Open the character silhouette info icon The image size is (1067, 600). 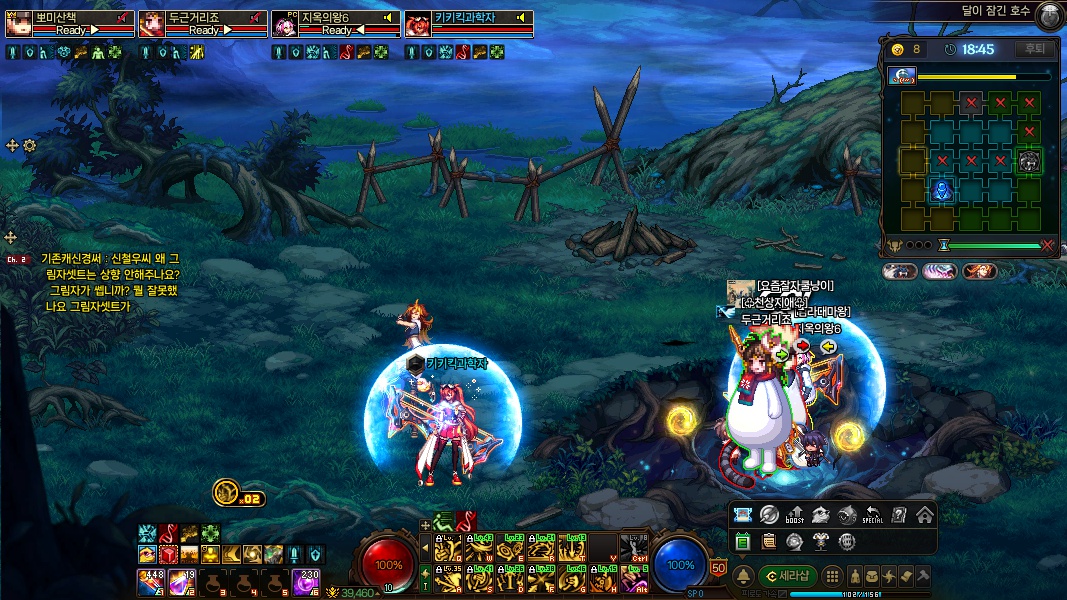point(857,576)
